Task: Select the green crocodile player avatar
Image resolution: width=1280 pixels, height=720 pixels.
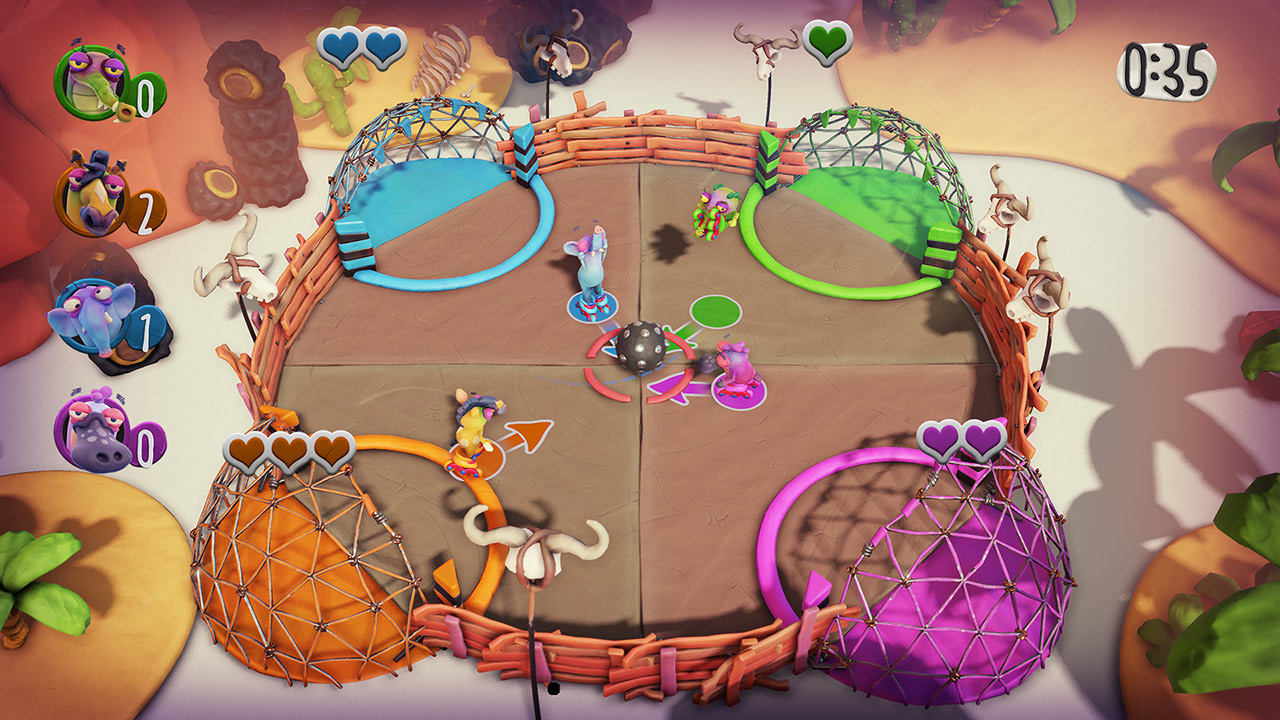Action: [88, 78]
